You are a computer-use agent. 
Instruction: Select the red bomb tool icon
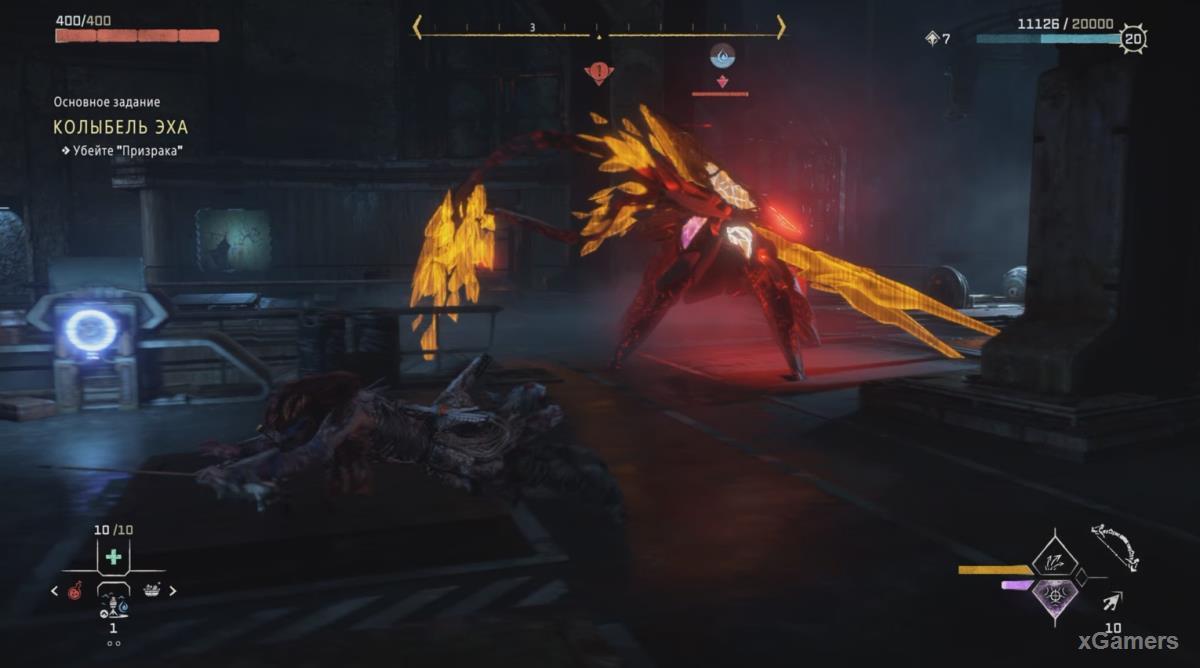pos(75,591)
